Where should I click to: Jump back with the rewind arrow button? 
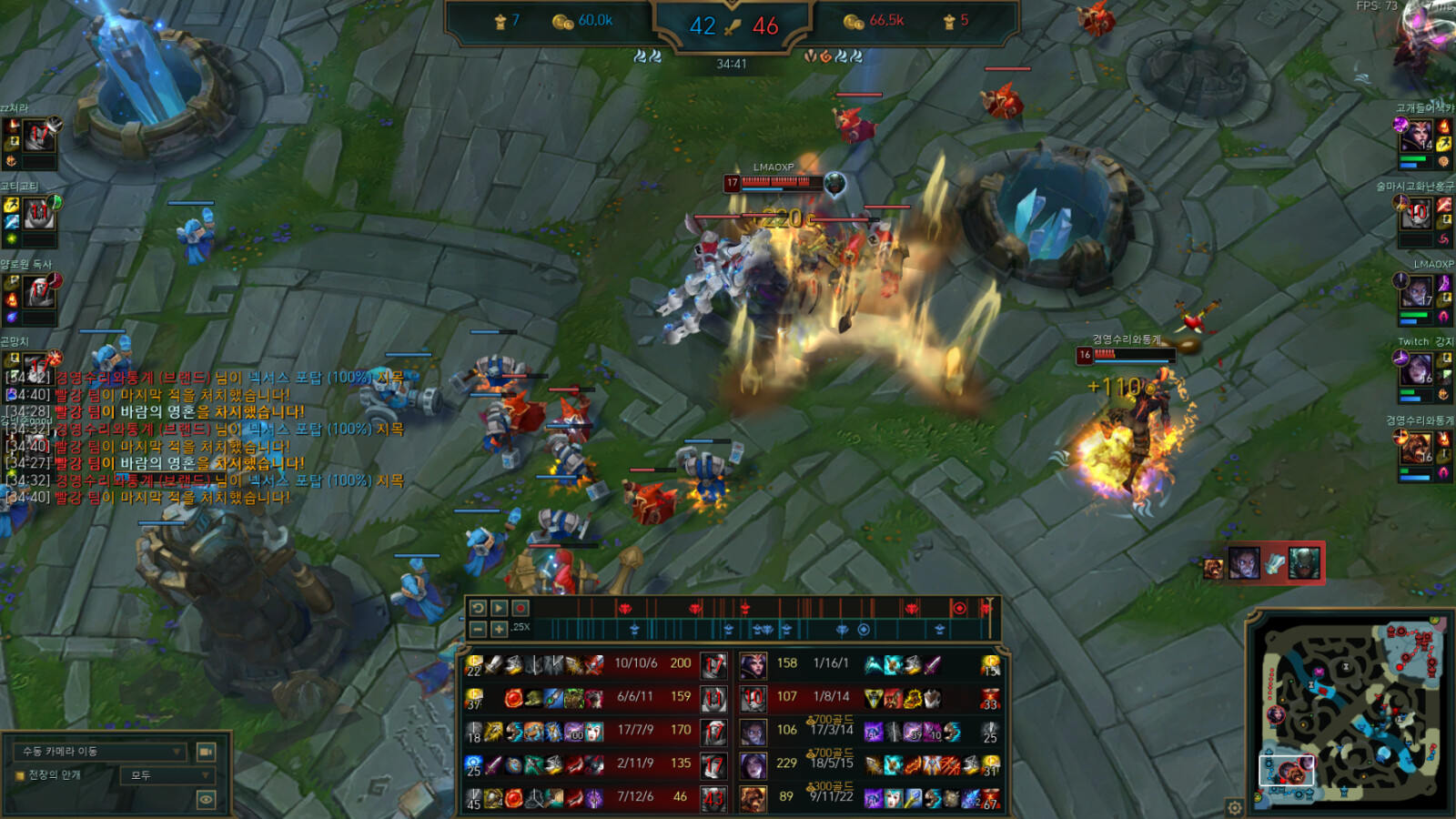(x=478, y=608)
